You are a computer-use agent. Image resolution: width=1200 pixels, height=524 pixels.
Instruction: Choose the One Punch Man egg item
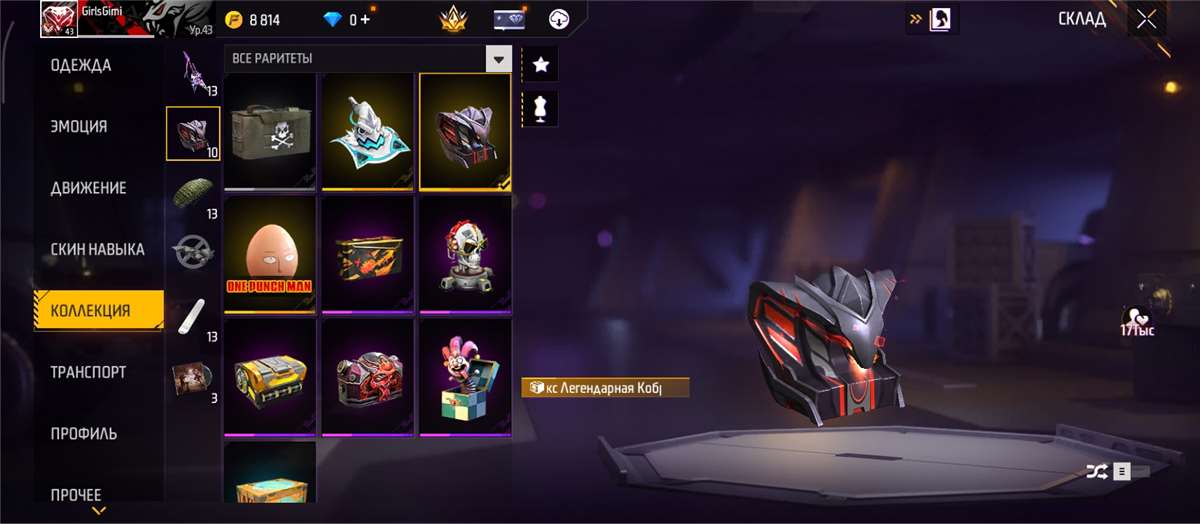268,254
